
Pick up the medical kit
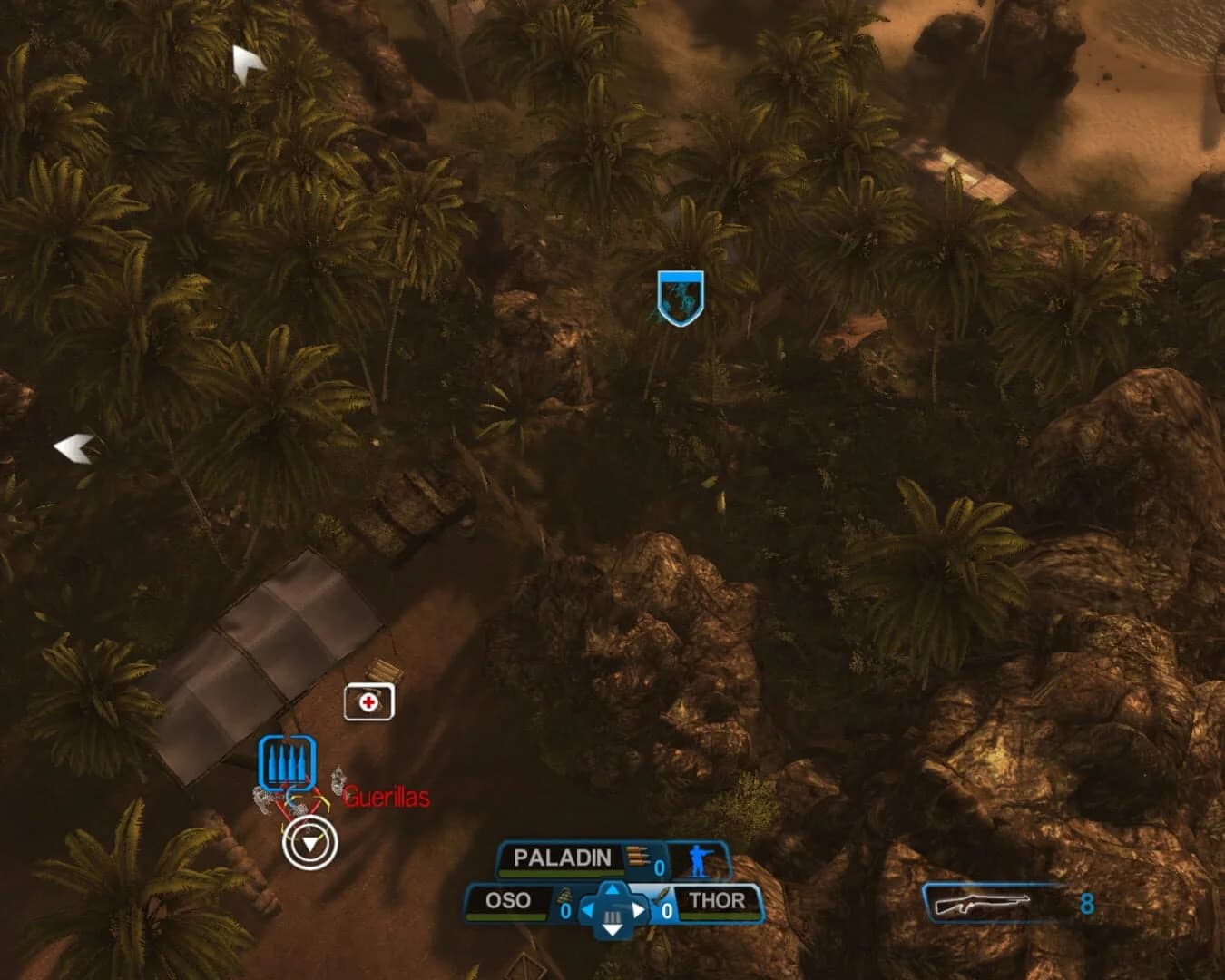coord(368,701)
